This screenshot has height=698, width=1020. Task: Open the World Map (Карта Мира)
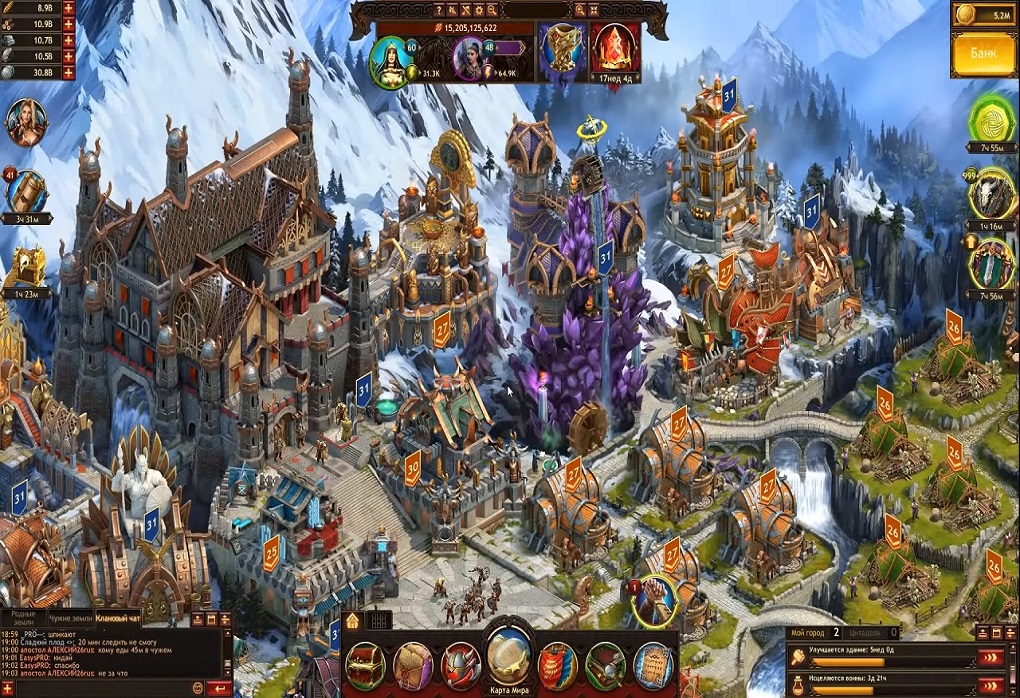(509, 654)
